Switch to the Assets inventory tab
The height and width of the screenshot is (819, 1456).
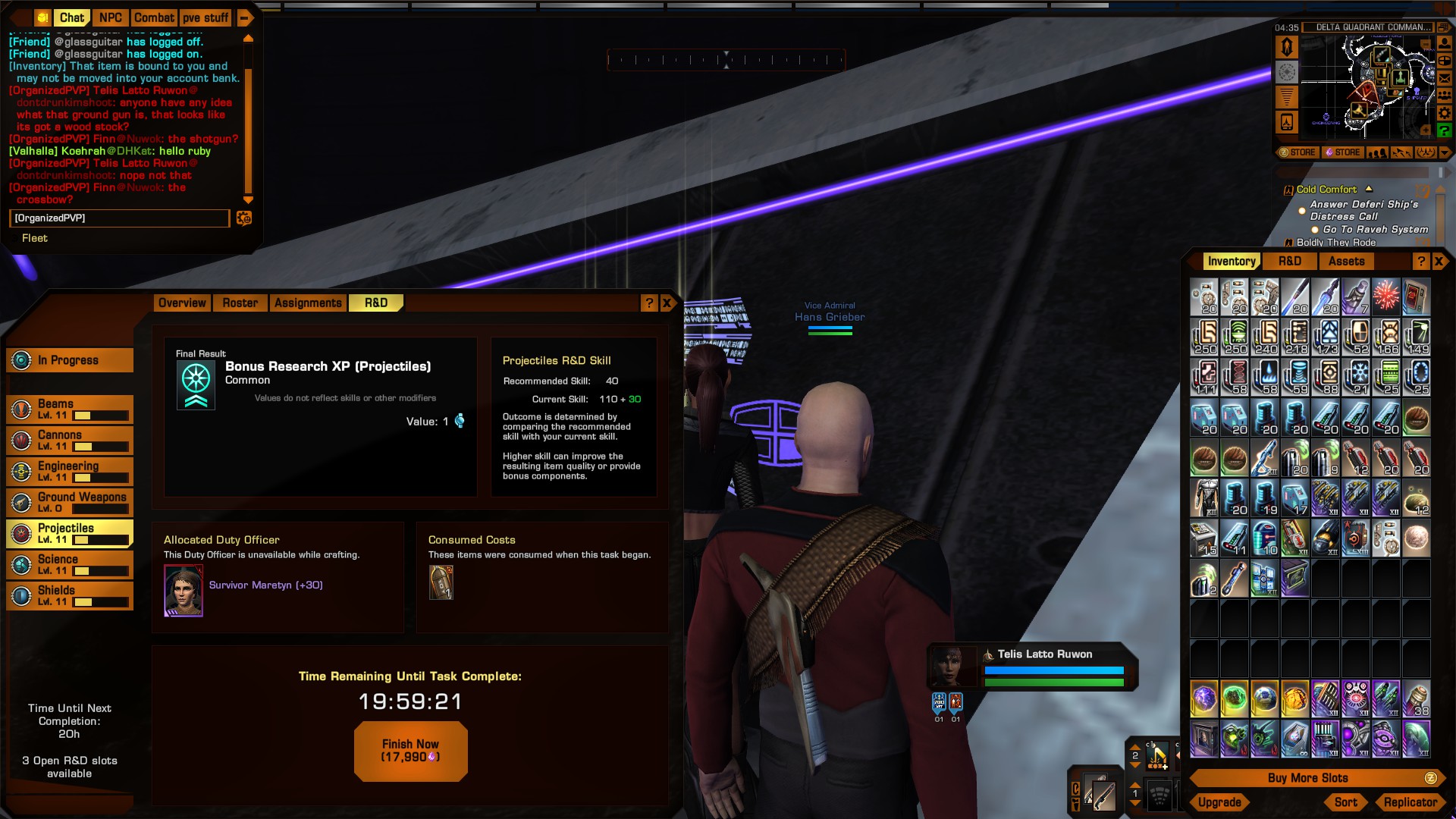click(x=1346, y=262)
